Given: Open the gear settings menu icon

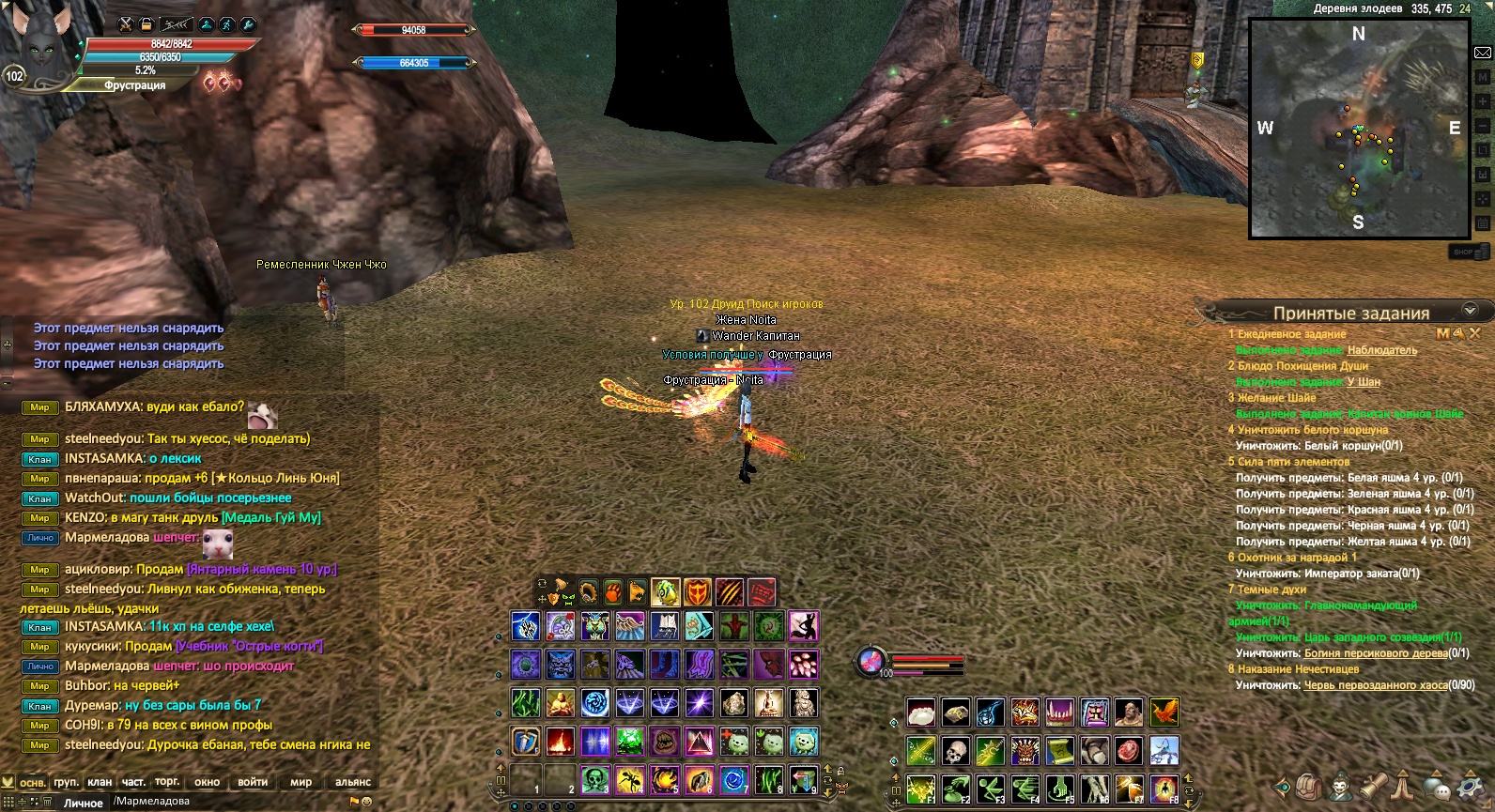Looking at the screenshot, I should pos(1472,786).
